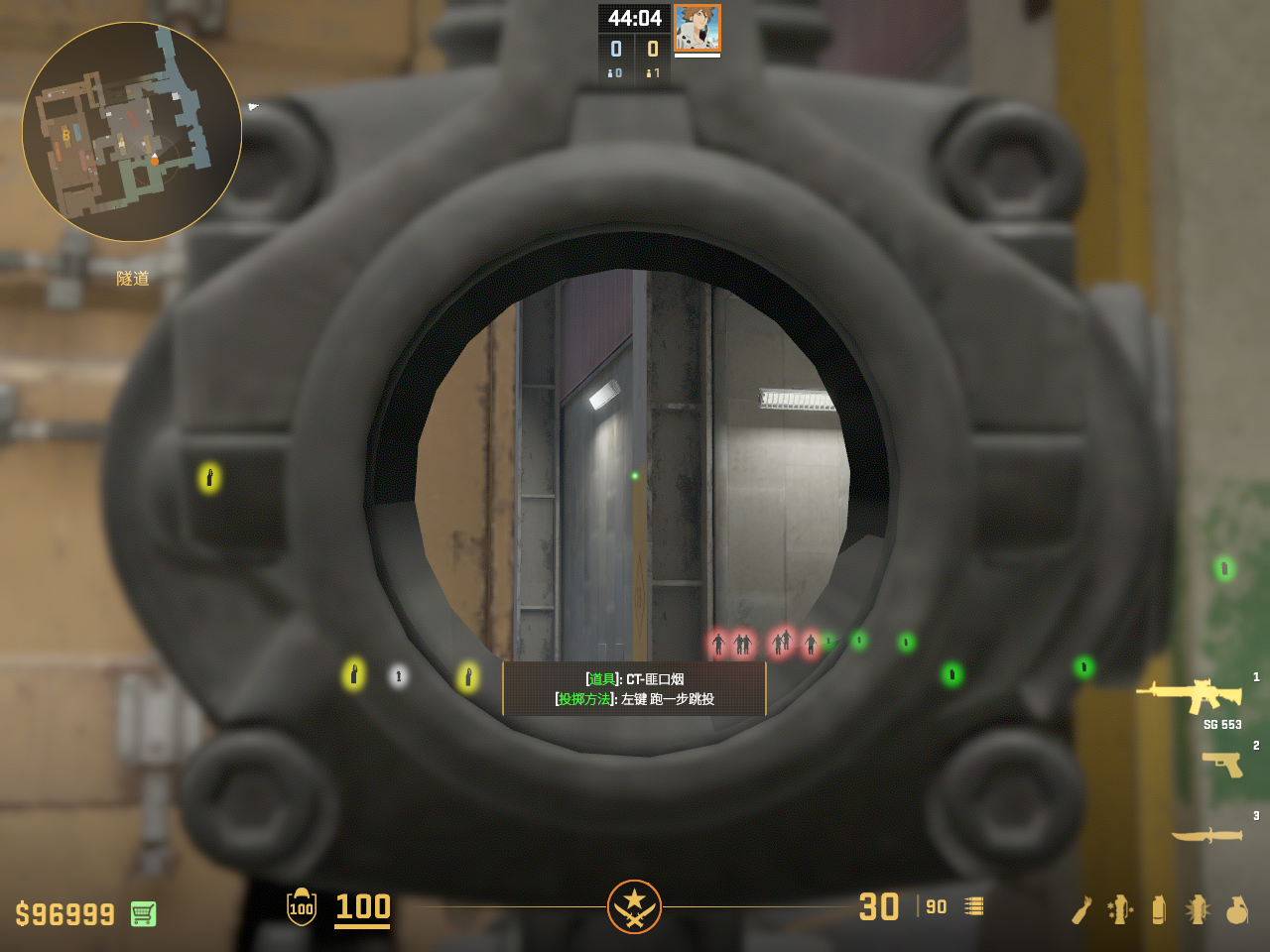This screenshot has height=952, width=1270.
Task: Select the molotov grenade icon
Action: click(x=1081, y=909)
